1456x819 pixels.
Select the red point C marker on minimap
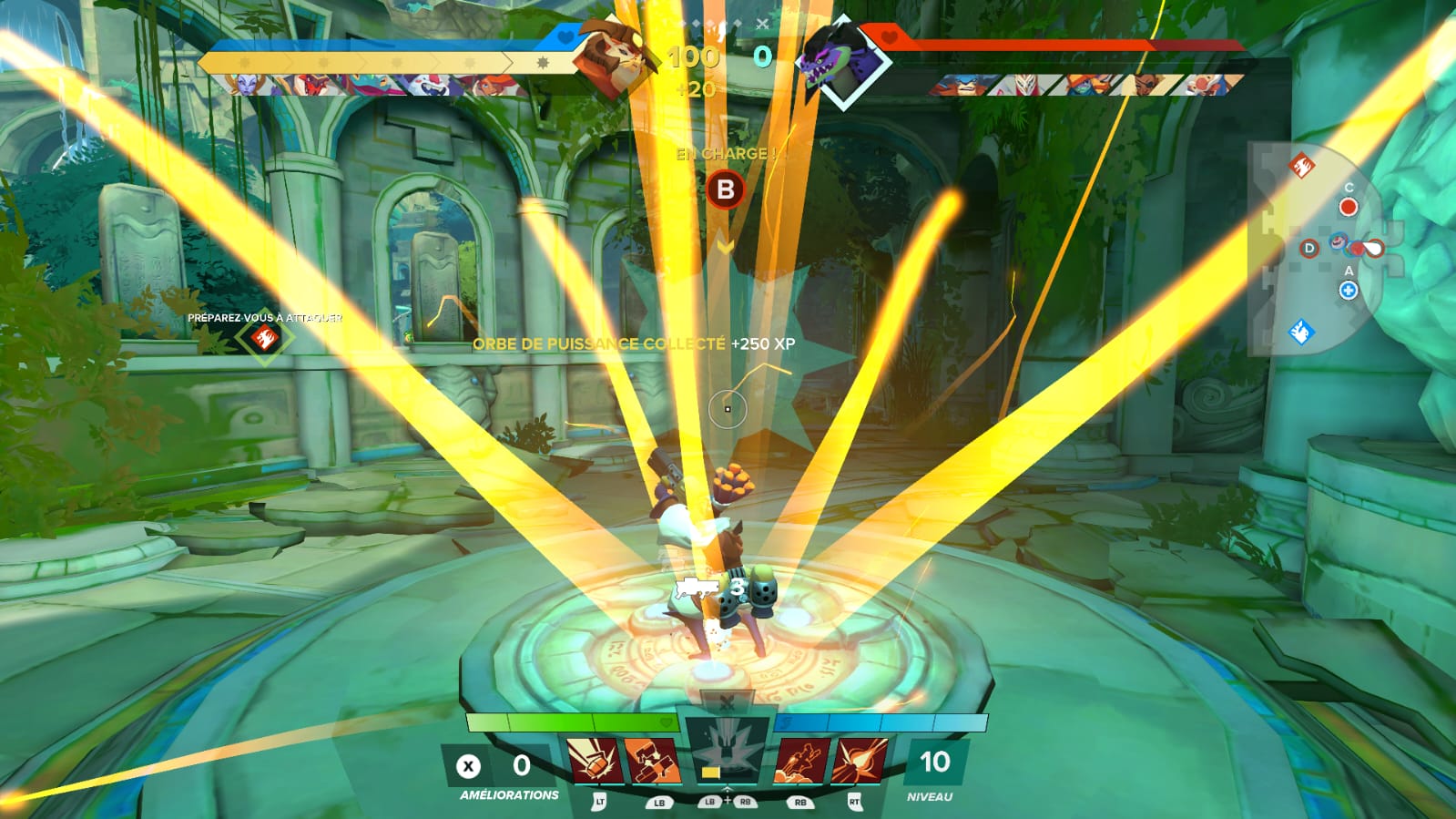pyautogui.click(x=1348, y=207)
